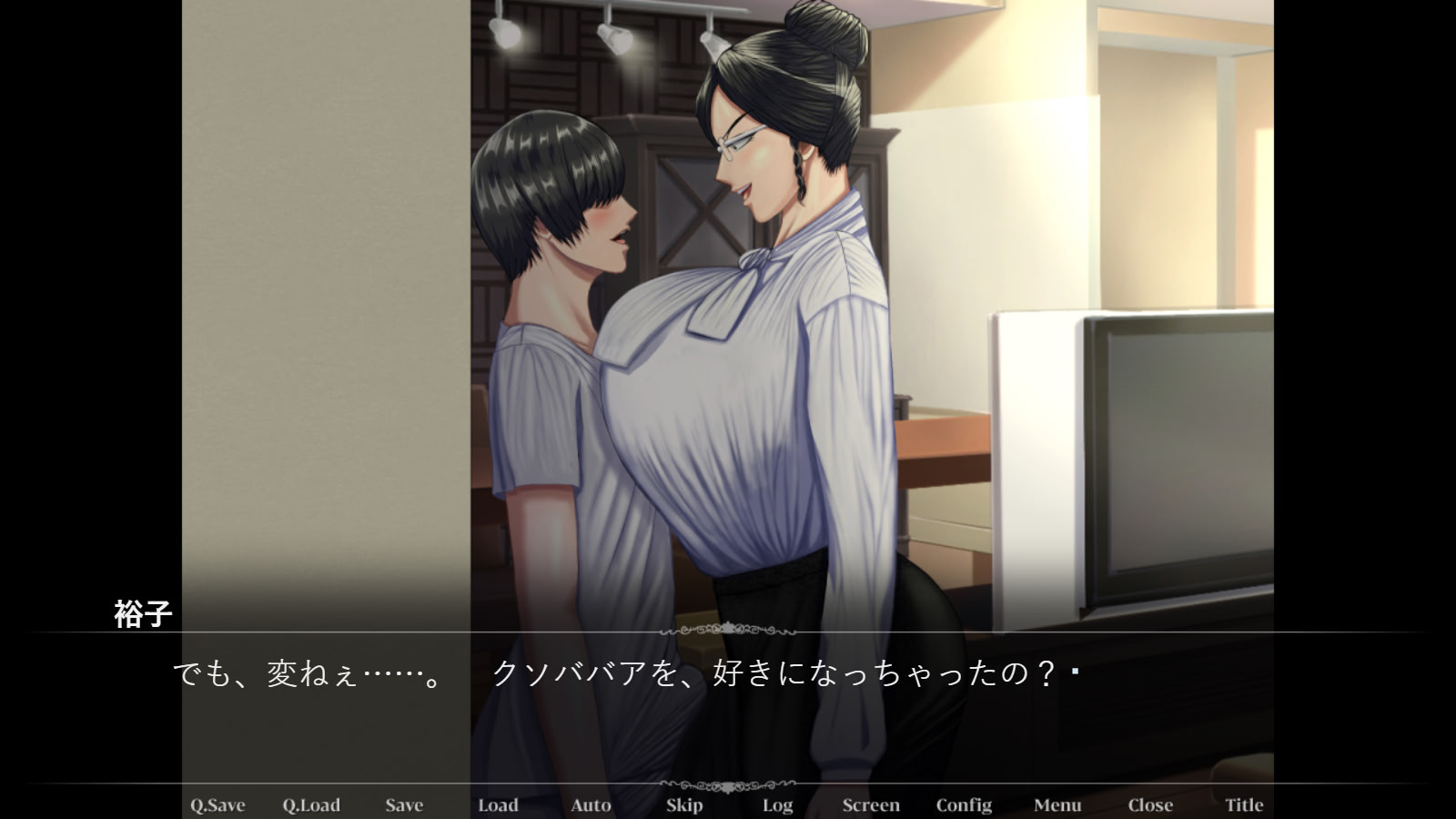Image resolution: width=1456 pixels, height=819 pixels.
Task: Click Close to hide the text window
Action: point(1149,805)
